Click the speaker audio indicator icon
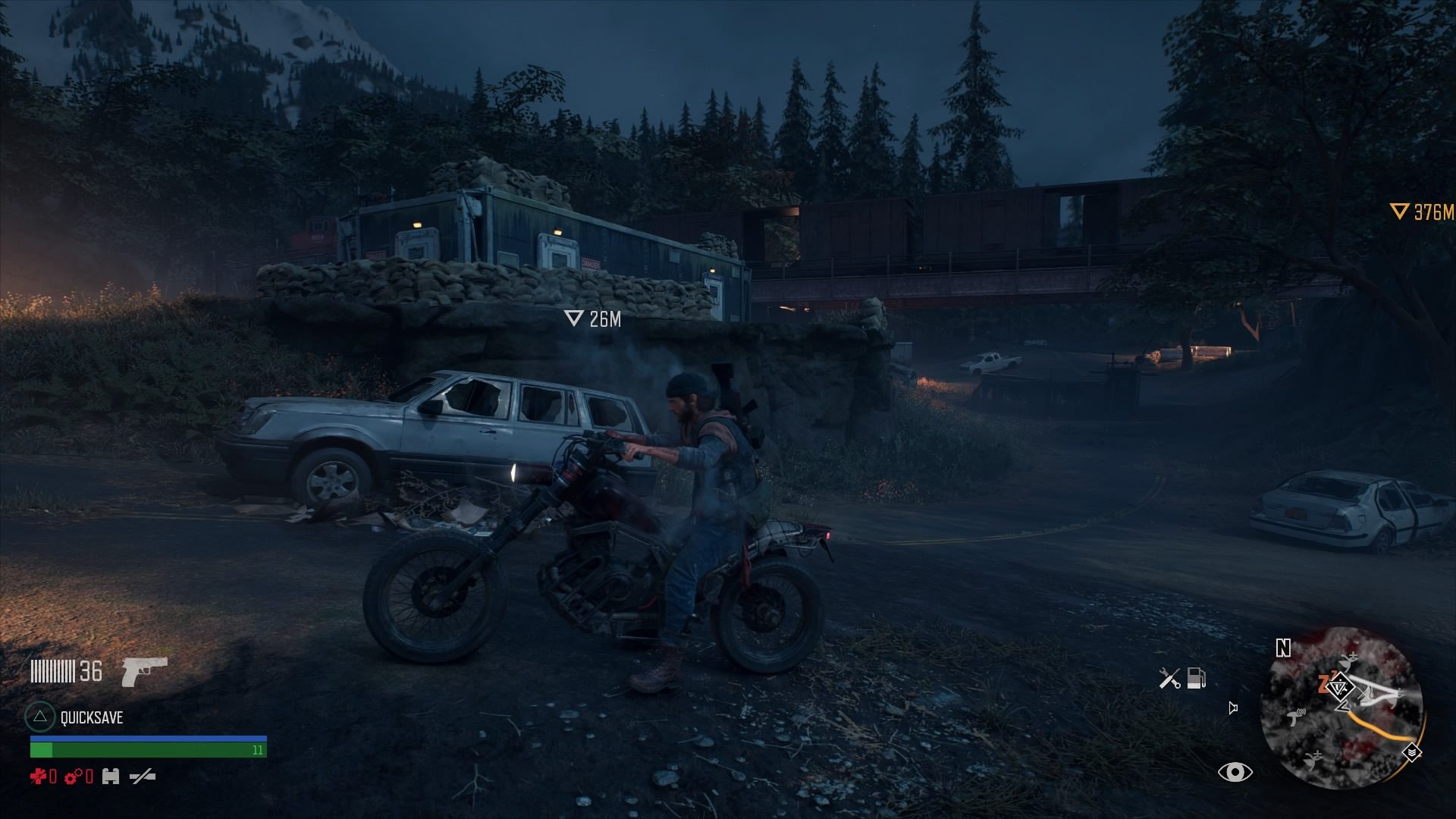 pyautogui.click(x=1233, y=708)
